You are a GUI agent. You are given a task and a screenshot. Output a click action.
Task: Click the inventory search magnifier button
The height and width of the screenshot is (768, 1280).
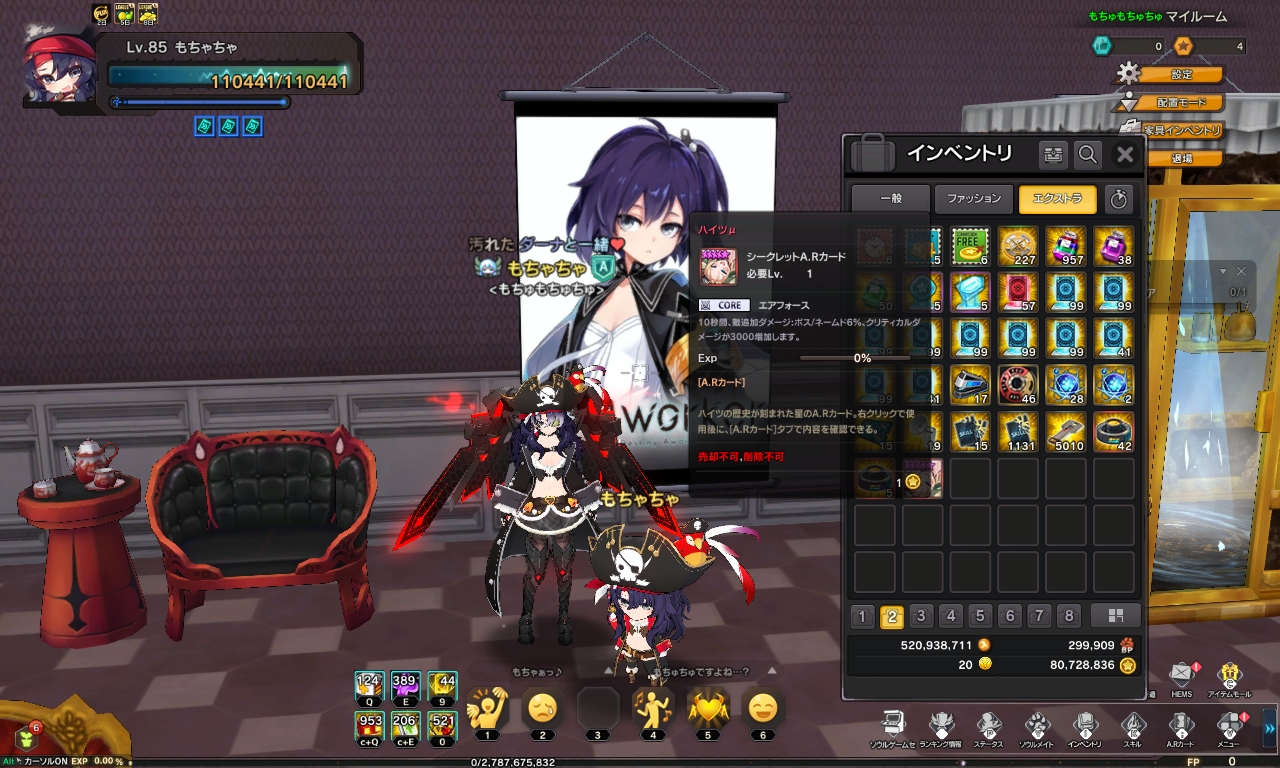coord(1088,154)
